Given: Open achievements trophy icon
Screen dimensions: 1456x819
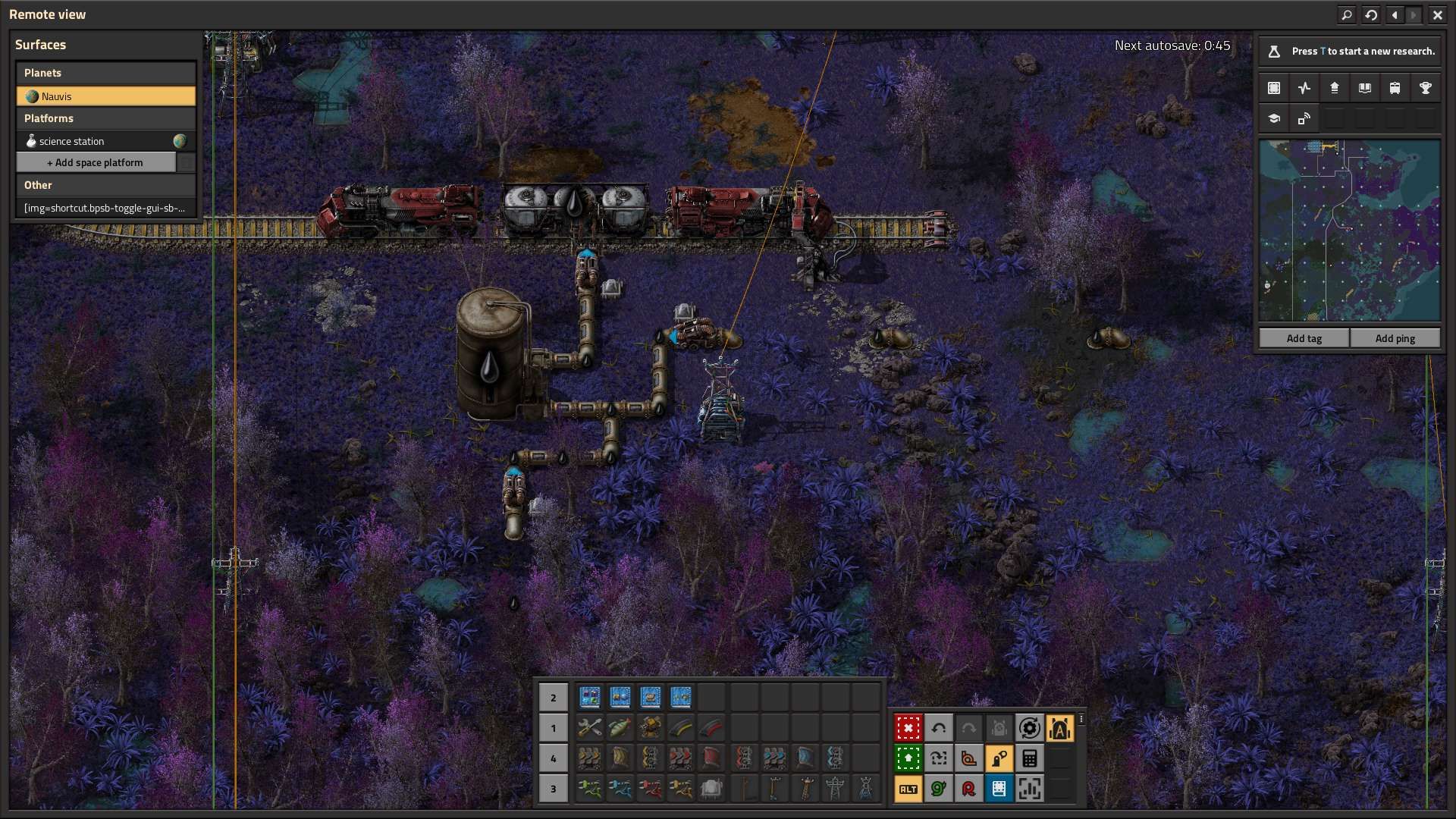Looking at the screenshot, I should (x=1425, y=88).
